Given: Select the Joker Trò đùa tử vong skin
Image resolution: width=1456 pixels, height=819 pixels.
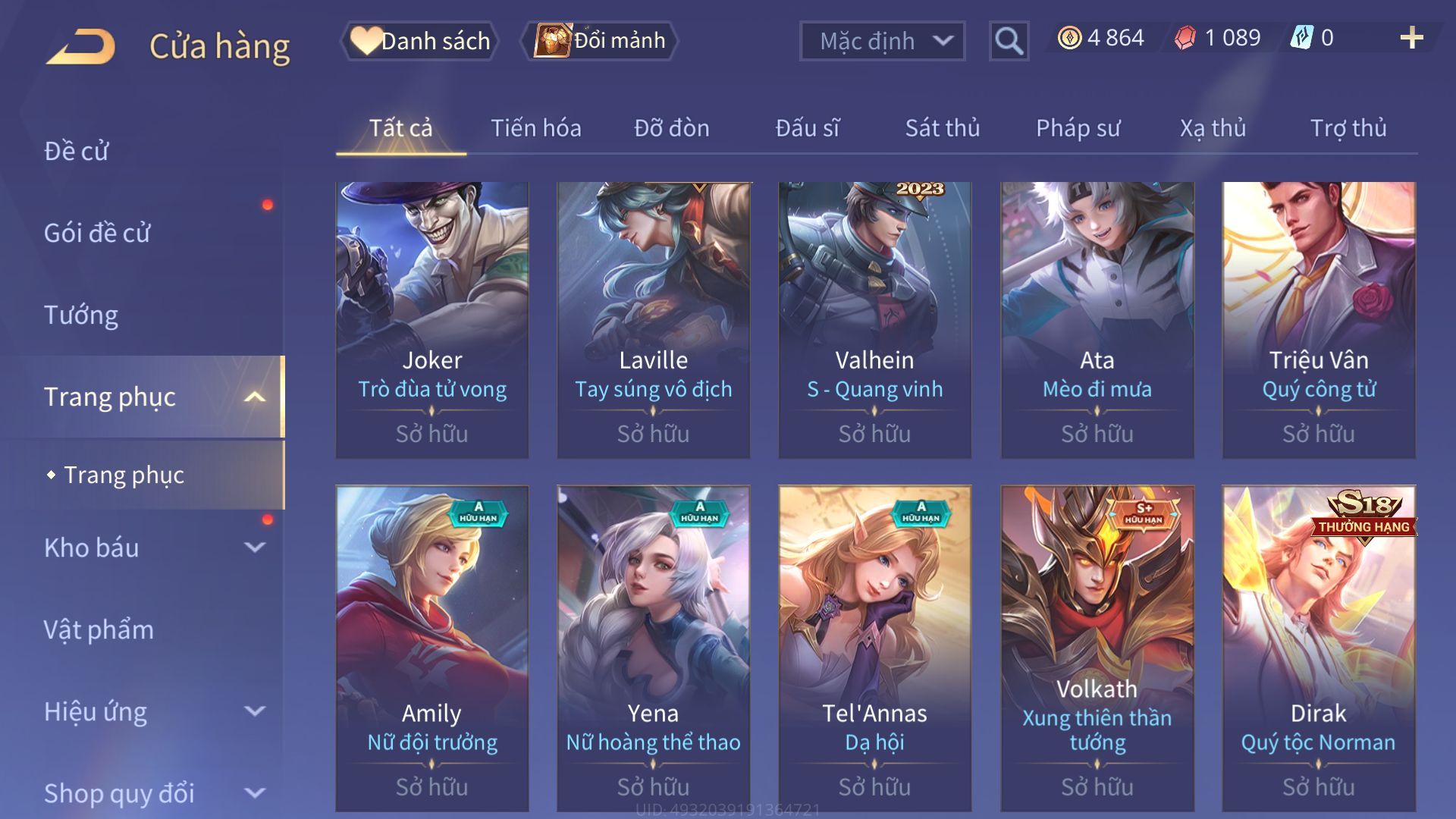Looking at the screenshot, I should tap(432, 319).
